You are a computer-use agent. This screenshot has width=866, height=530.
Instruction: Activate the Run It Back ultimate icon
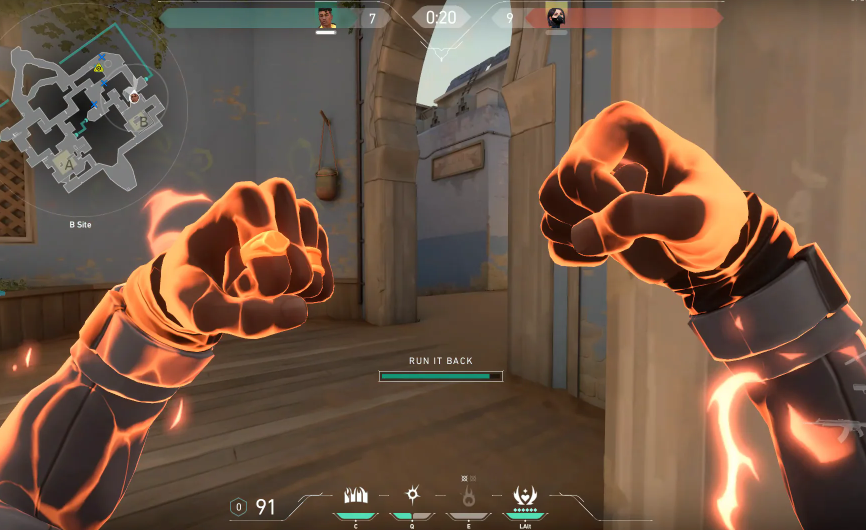pyautogui.click(x=523, y=495)
